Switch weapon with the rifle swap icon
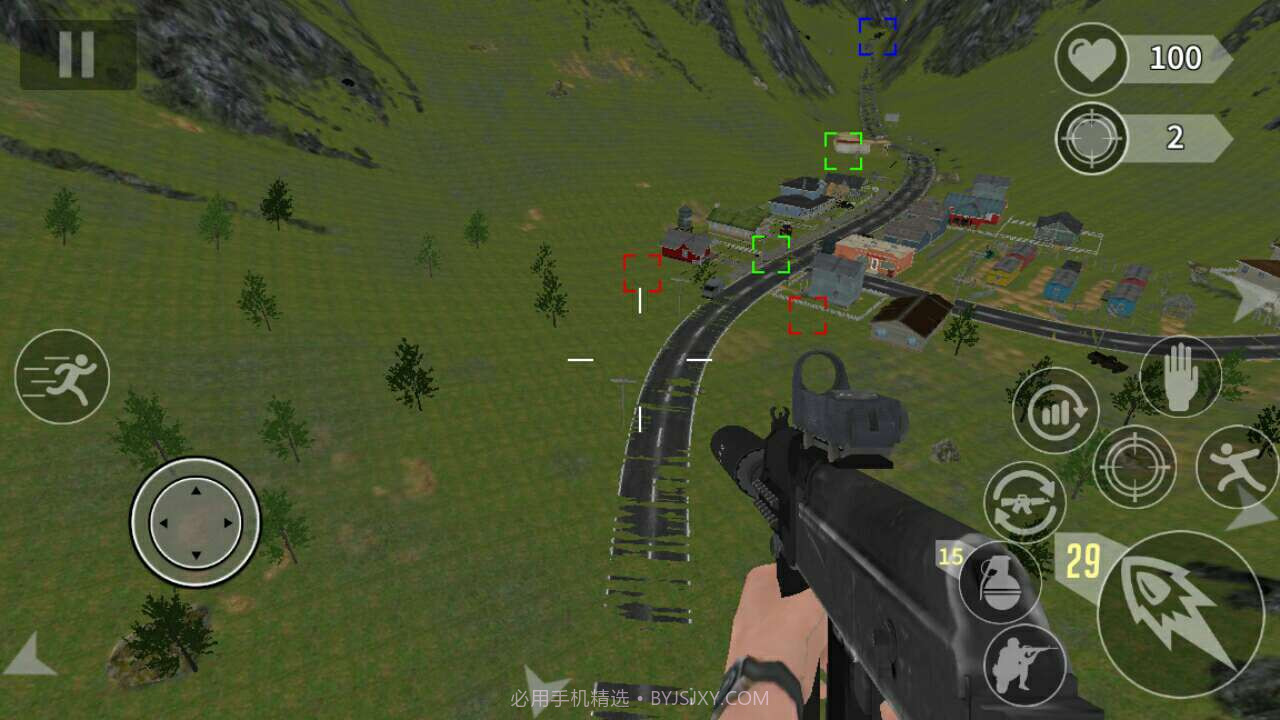 tap(1024, 502)
